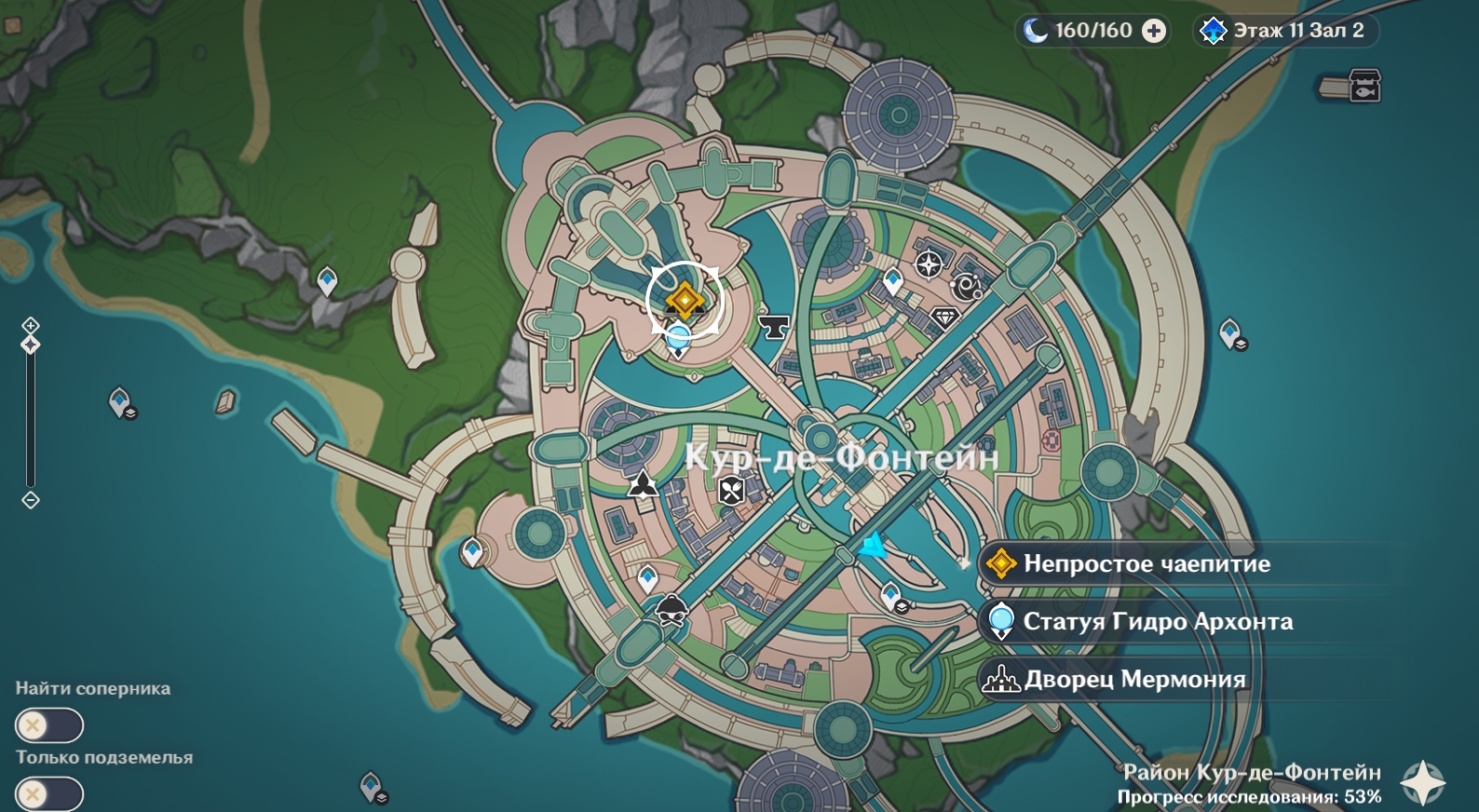Click the golden quest marker on the map
Viewport: 1479px width, 812px height.
point(685,300)
